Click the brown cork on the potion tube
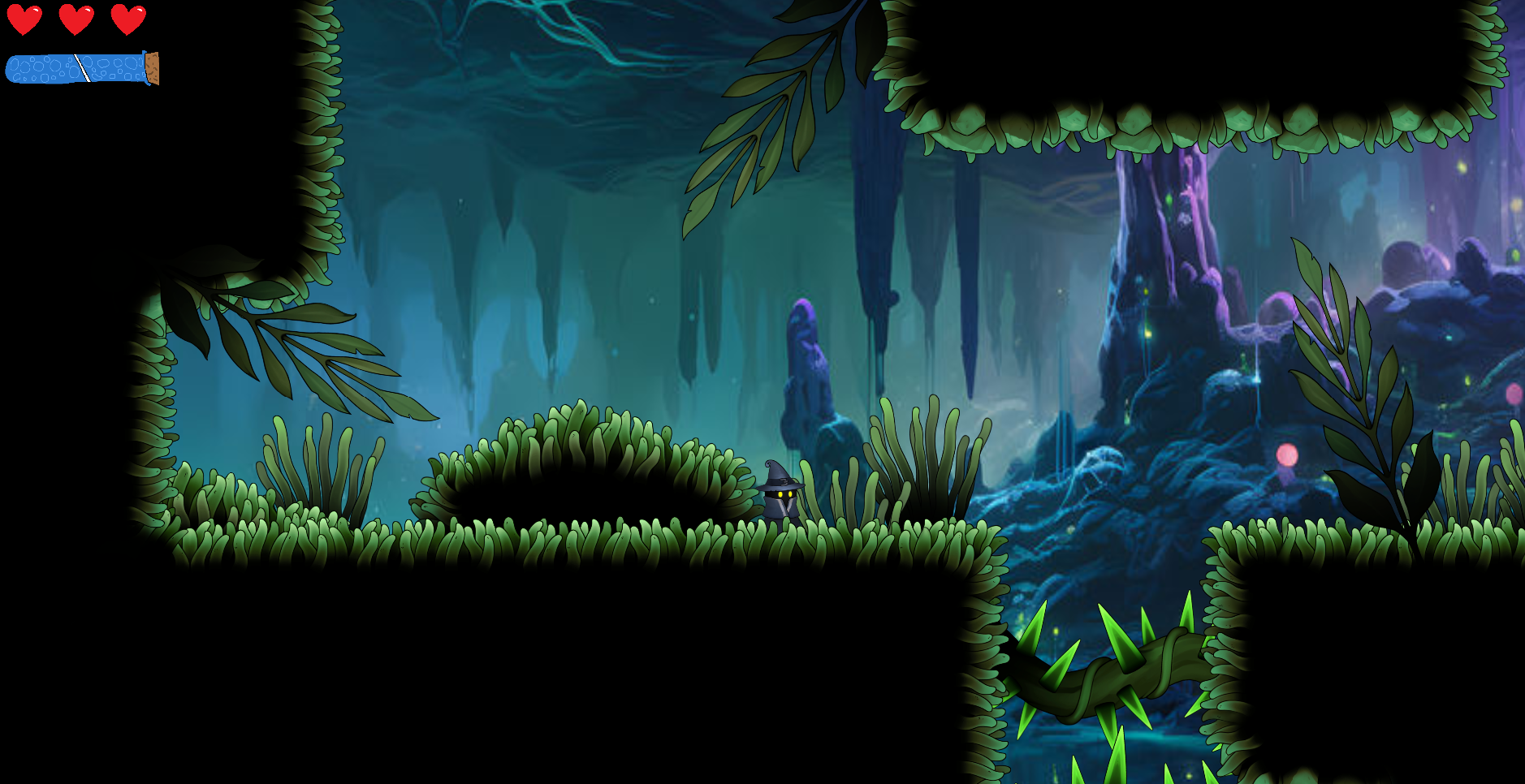This screenshot has width=1525, height=784. click(152, 68)
